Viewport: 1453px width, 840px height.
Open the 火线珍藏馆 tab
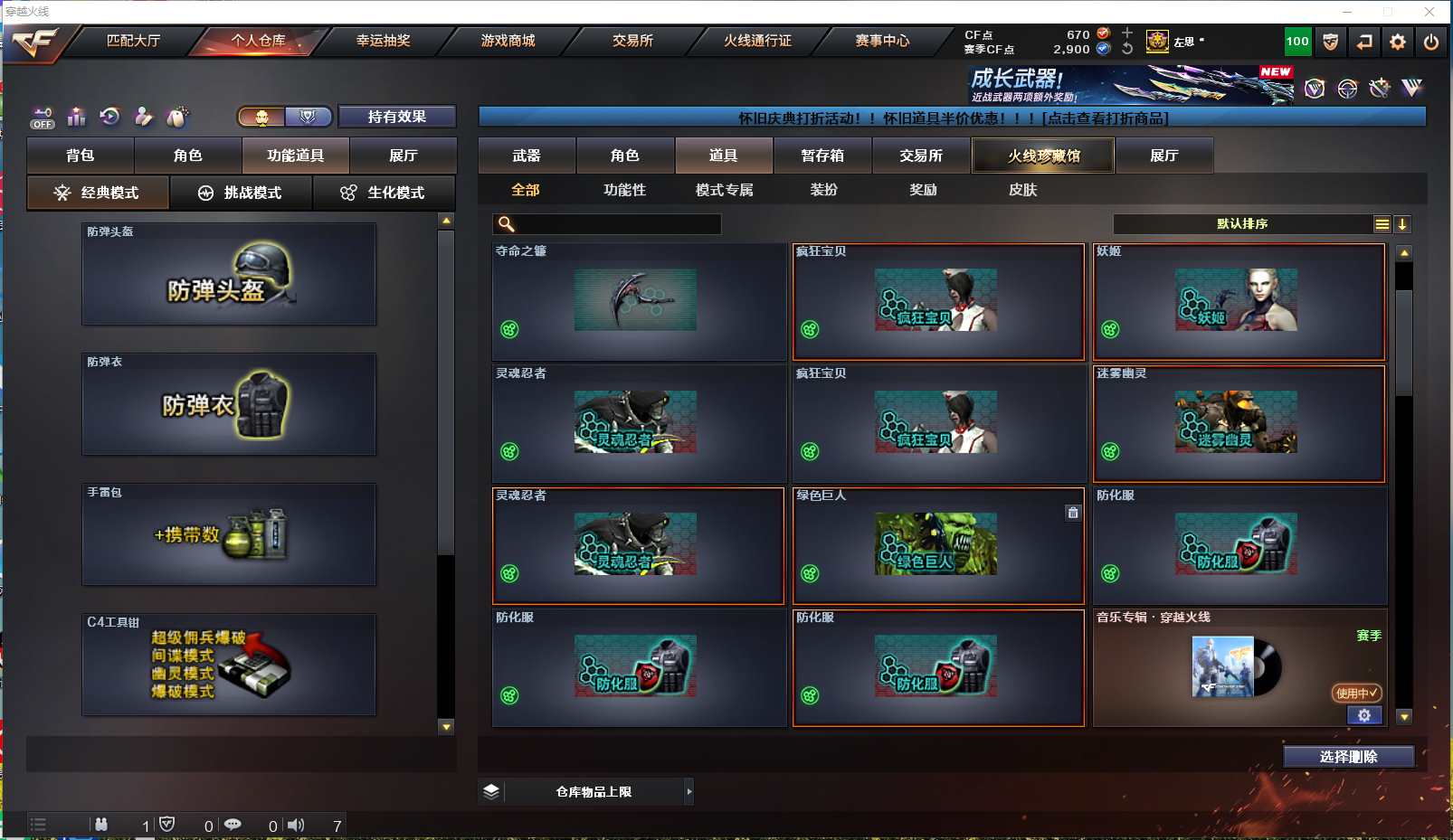1043,156
